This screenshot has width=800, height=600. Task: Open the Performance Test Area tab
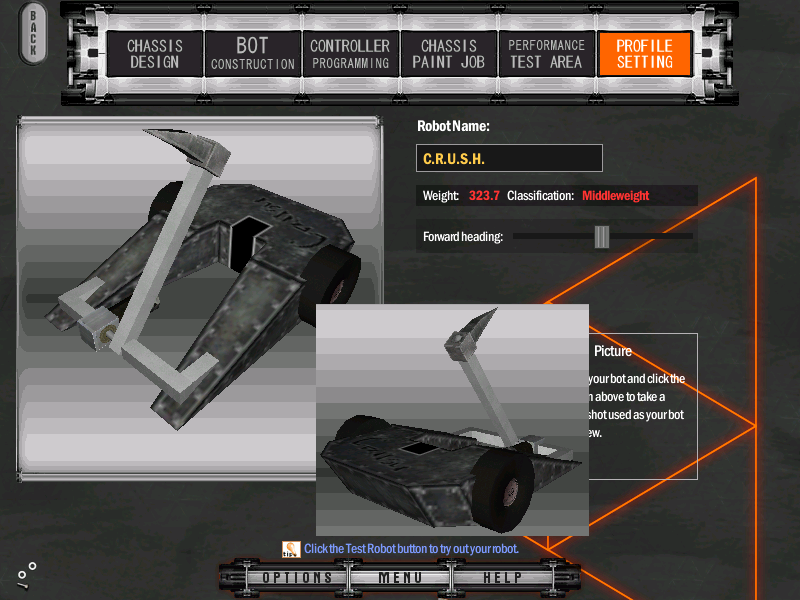point(546,54)
